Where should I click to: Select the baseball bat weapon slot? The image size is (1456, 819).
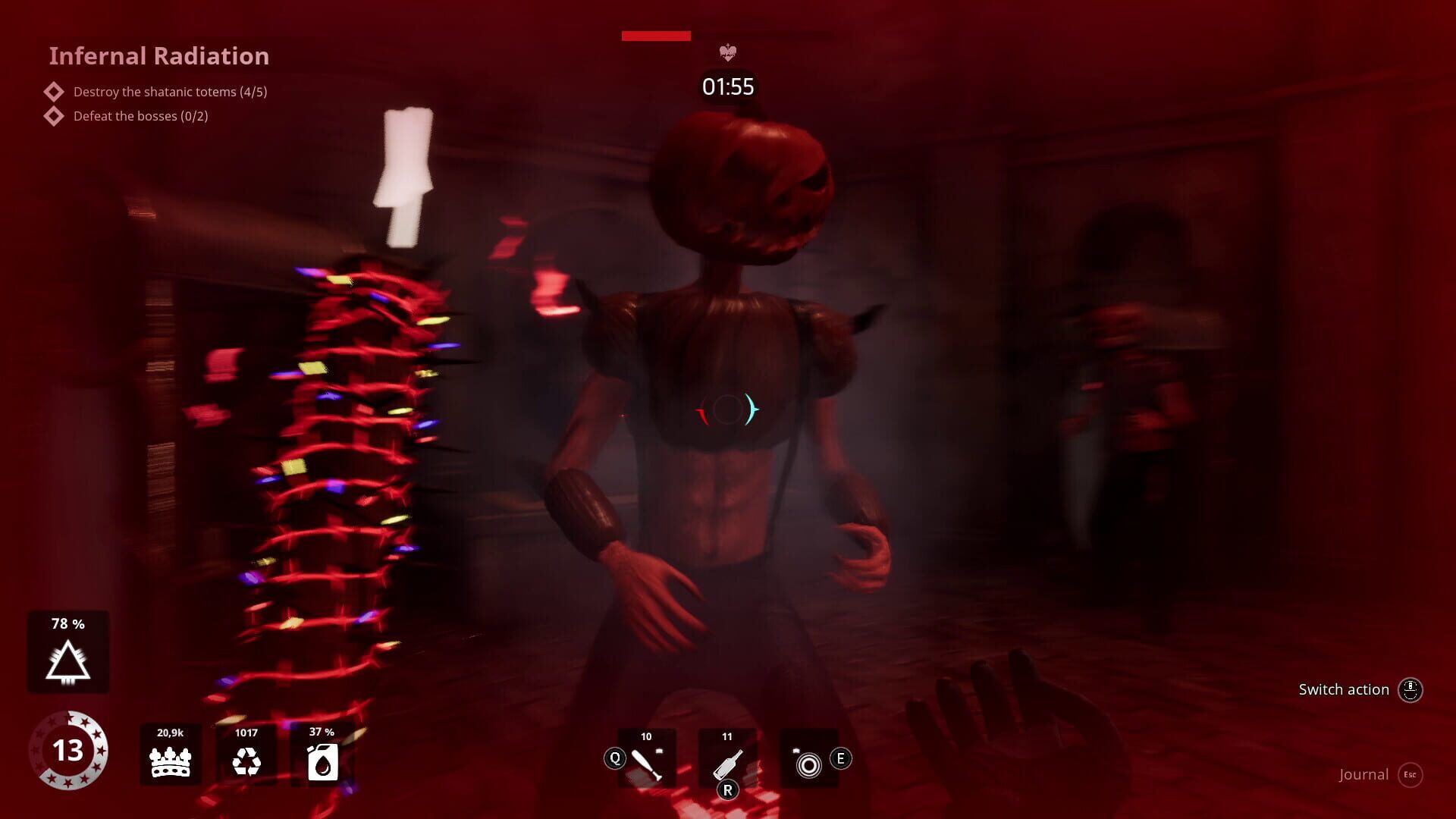point(647,758)
